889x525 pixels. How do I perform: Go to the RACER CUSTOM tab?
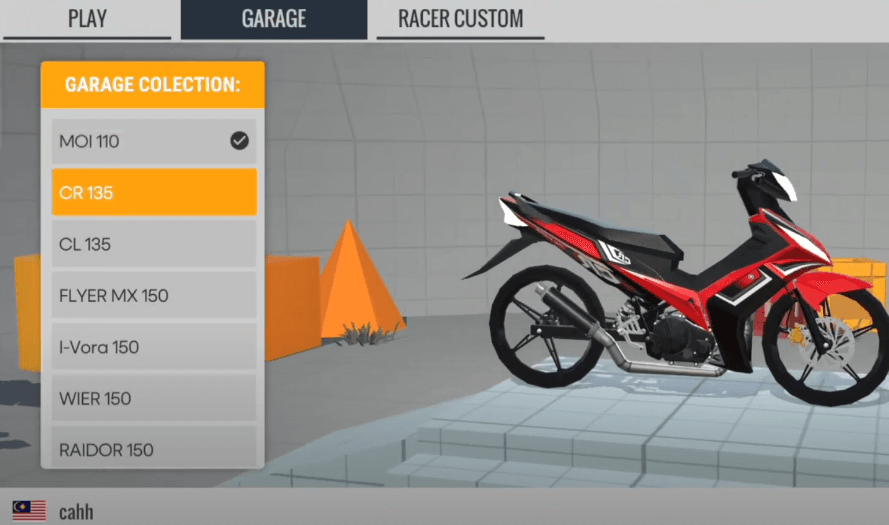(x=460, y=19)
